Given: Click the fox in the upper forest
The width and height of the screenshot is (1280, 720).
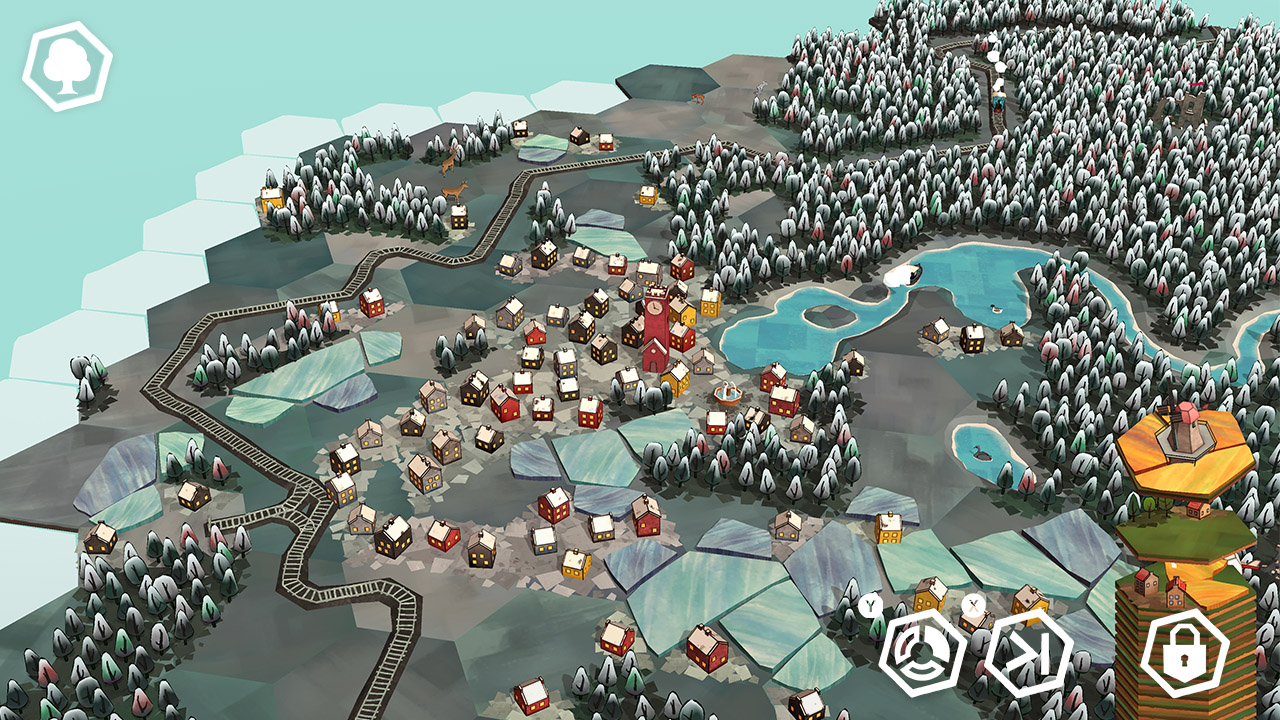Looking at the screenshot, I should coord(698,97).
